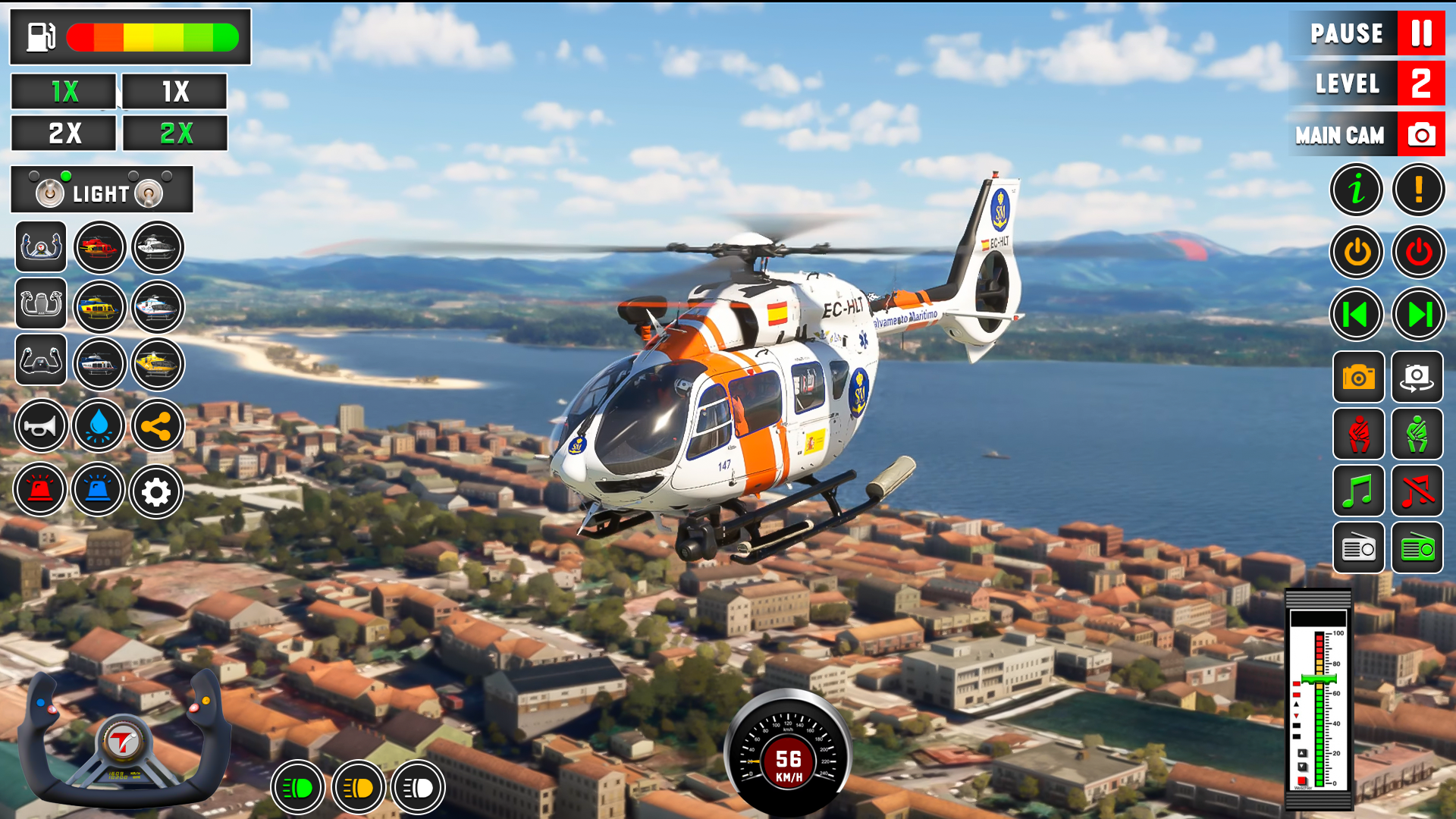This screenshot has width=1456, height=819.
Task: Enable the green low-beam headlight
Action: tap(299, 787)
